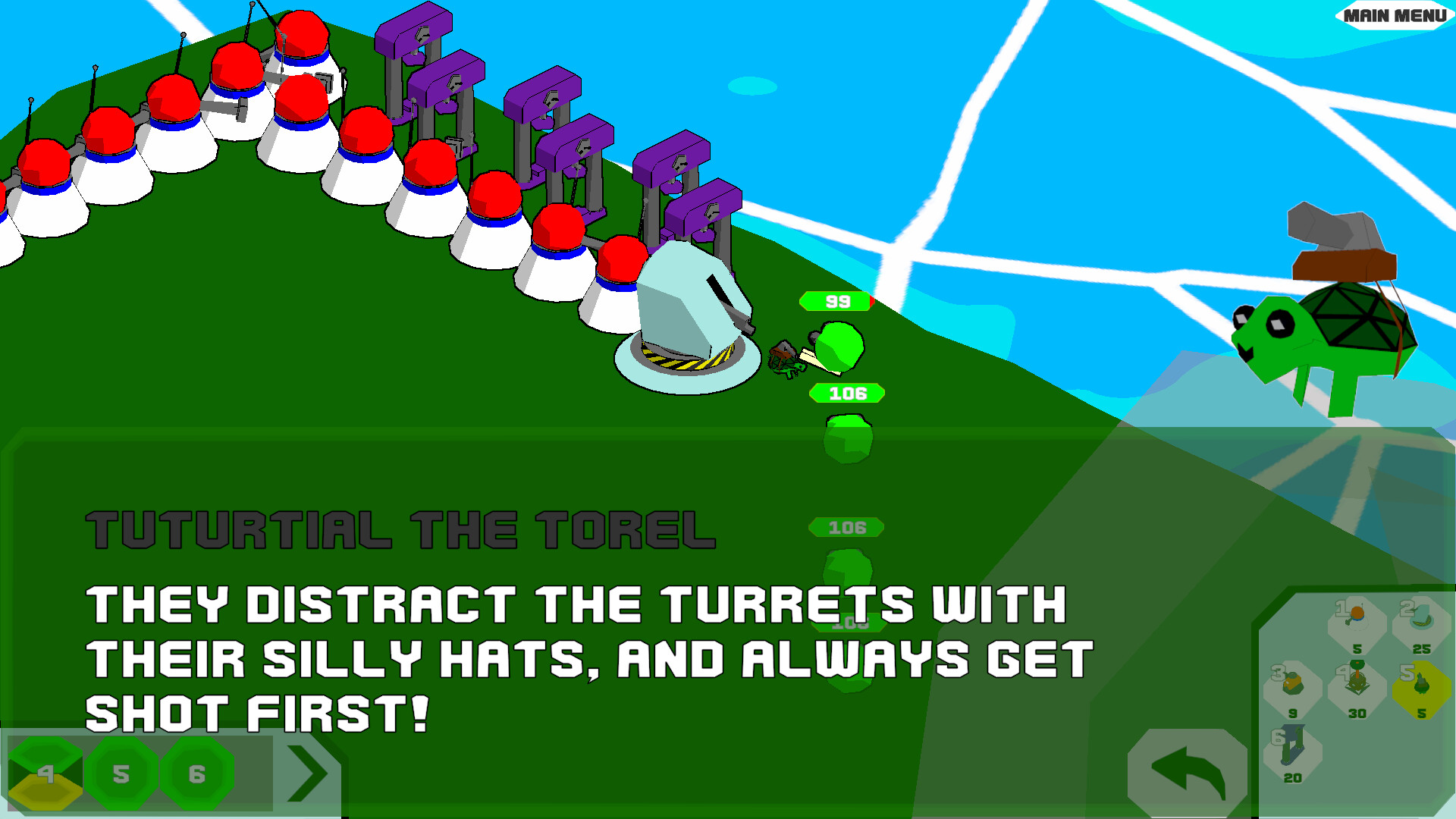The height and width of the screenshot is (819, 1456).
Task: Click a red-domed tower on the ridge
Action: coord(237,68)
